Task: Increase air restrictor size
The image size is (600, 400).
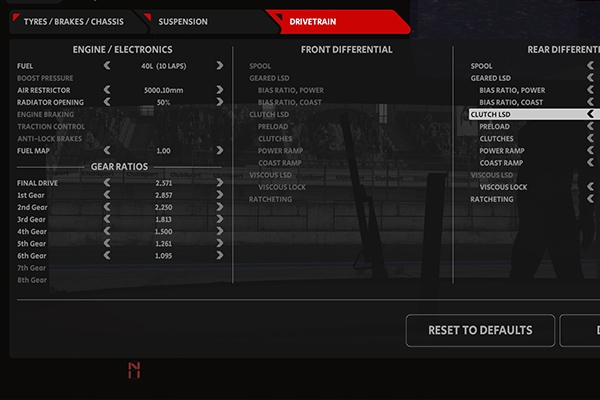Action: pyautogui.click(x=219, y=90)
